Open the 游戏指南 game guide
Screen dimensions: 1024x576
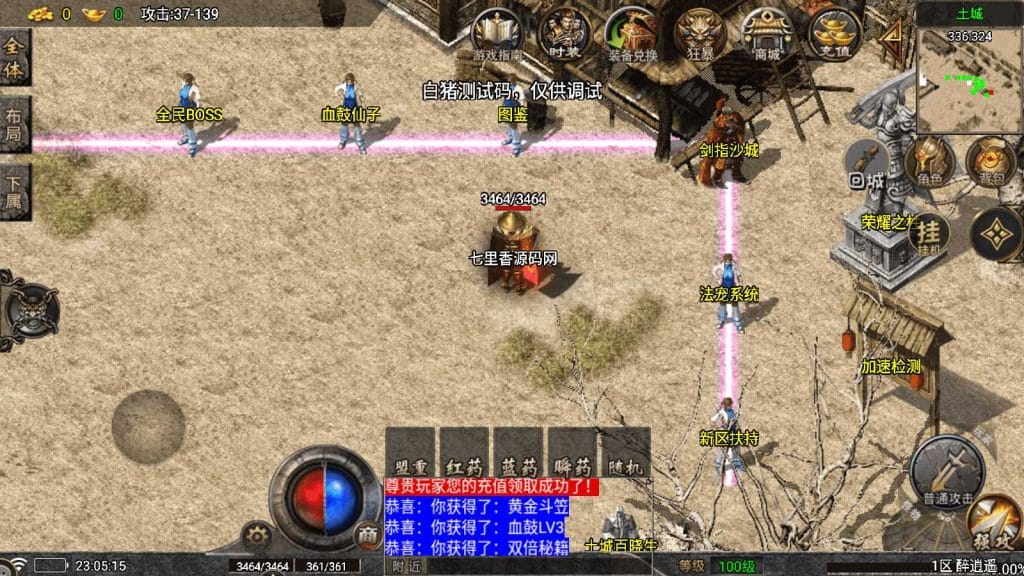[494, 35]
